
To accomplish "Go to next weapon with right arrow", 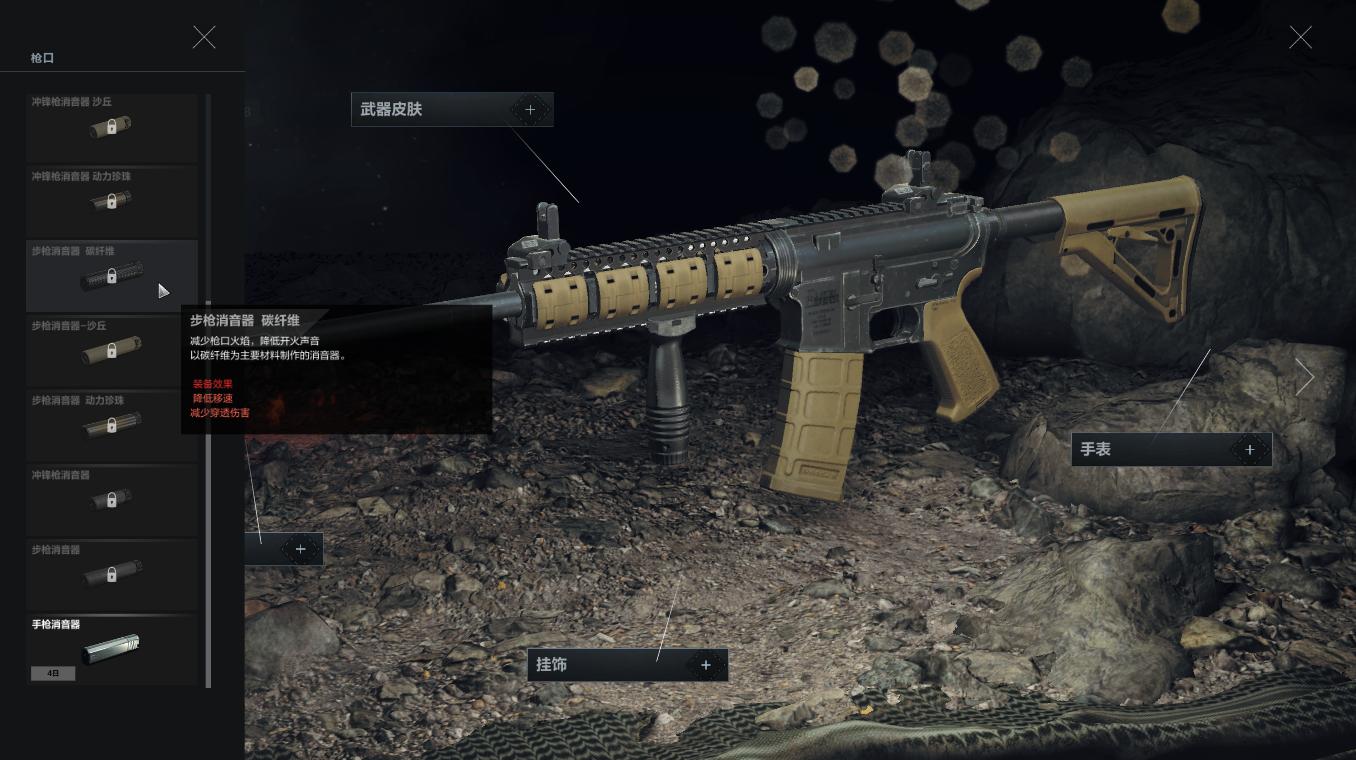I will (x=1305, y=377).
